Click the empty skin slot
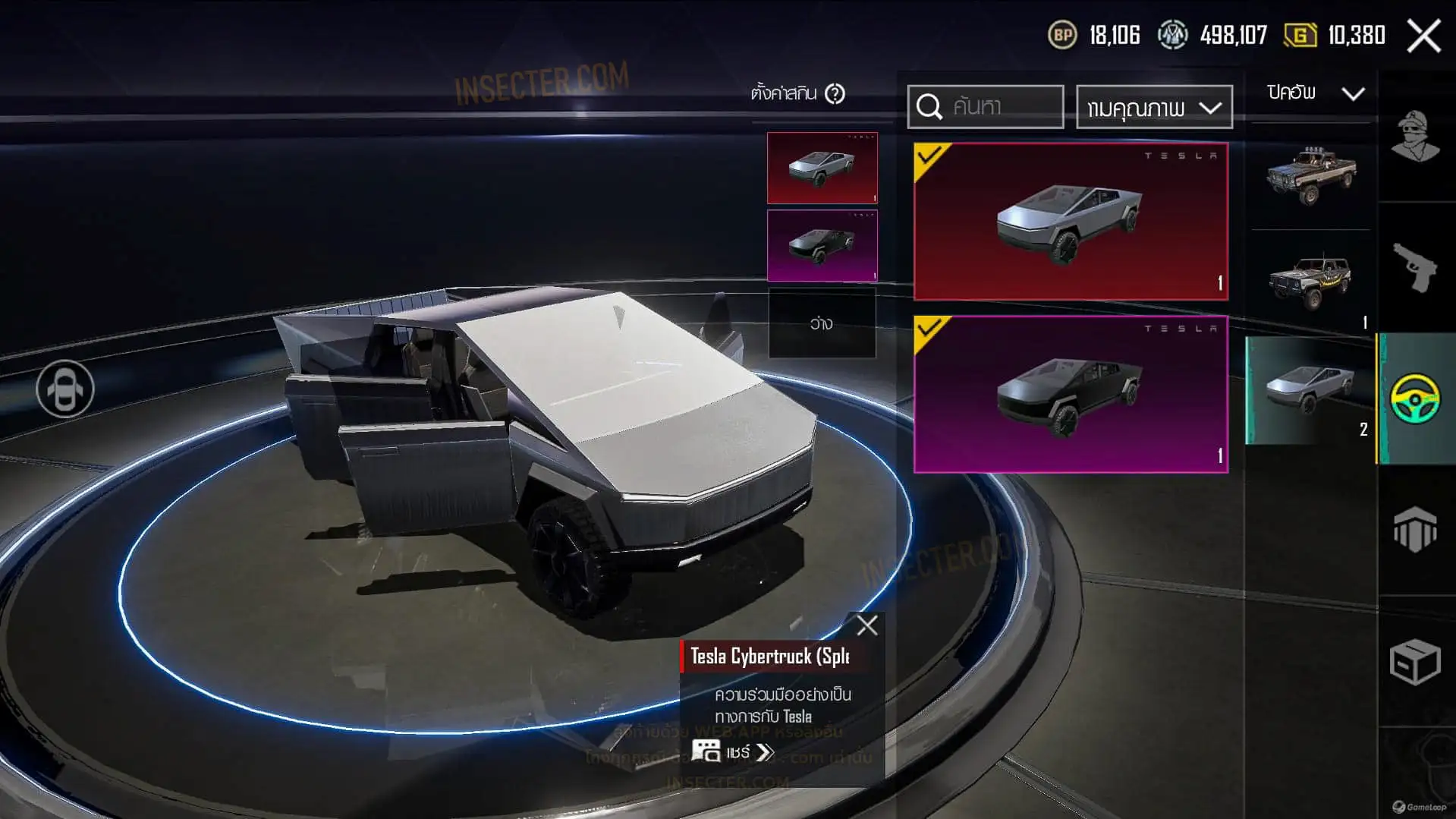Viewport: 1456px width, 819px height. coord(822,323)
